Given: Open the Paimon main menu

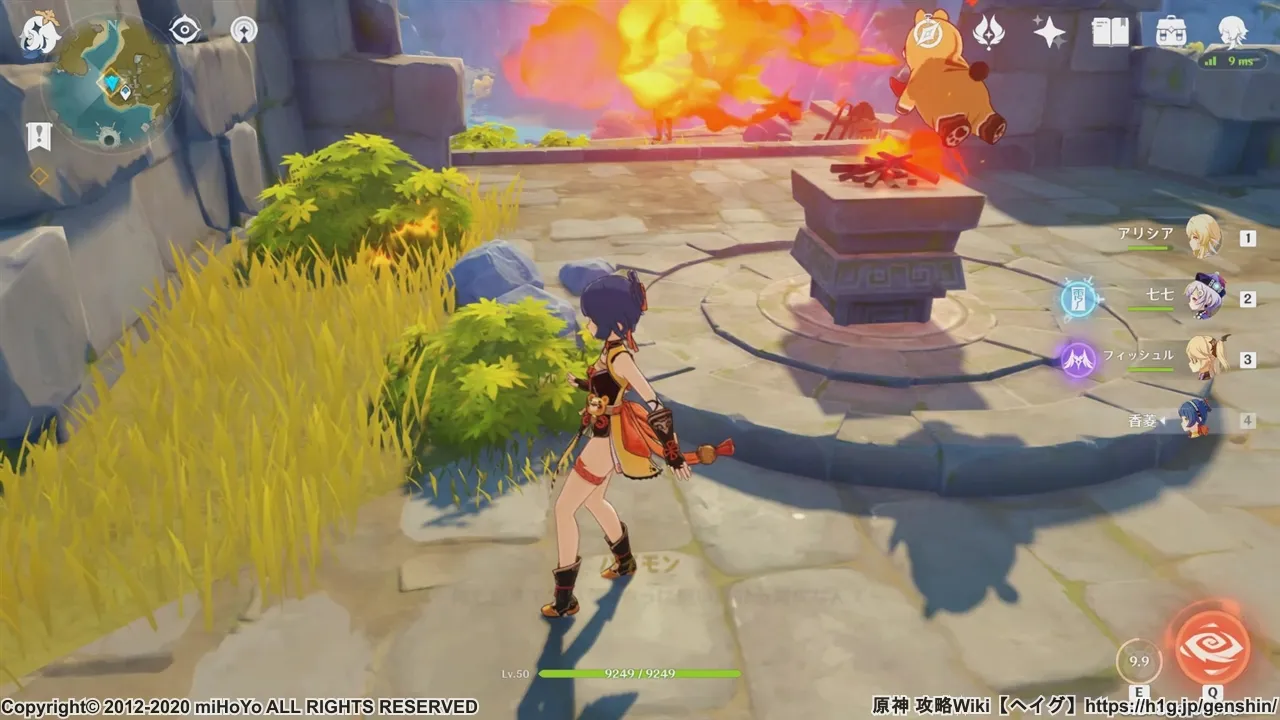Looking at the screenshot, I should tap(41, 33).
